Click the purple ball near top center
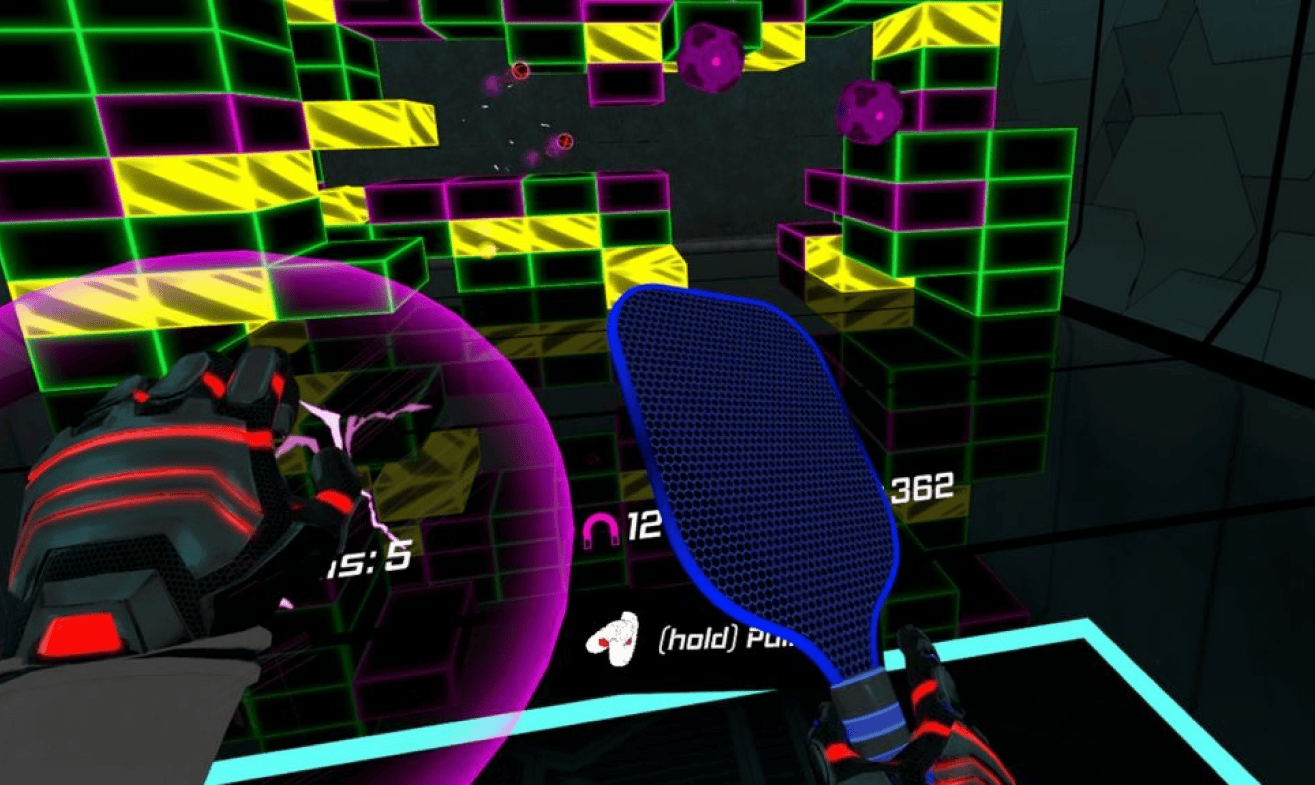The height and width of the screenshot is (785, 1315). tap(710, 60)
